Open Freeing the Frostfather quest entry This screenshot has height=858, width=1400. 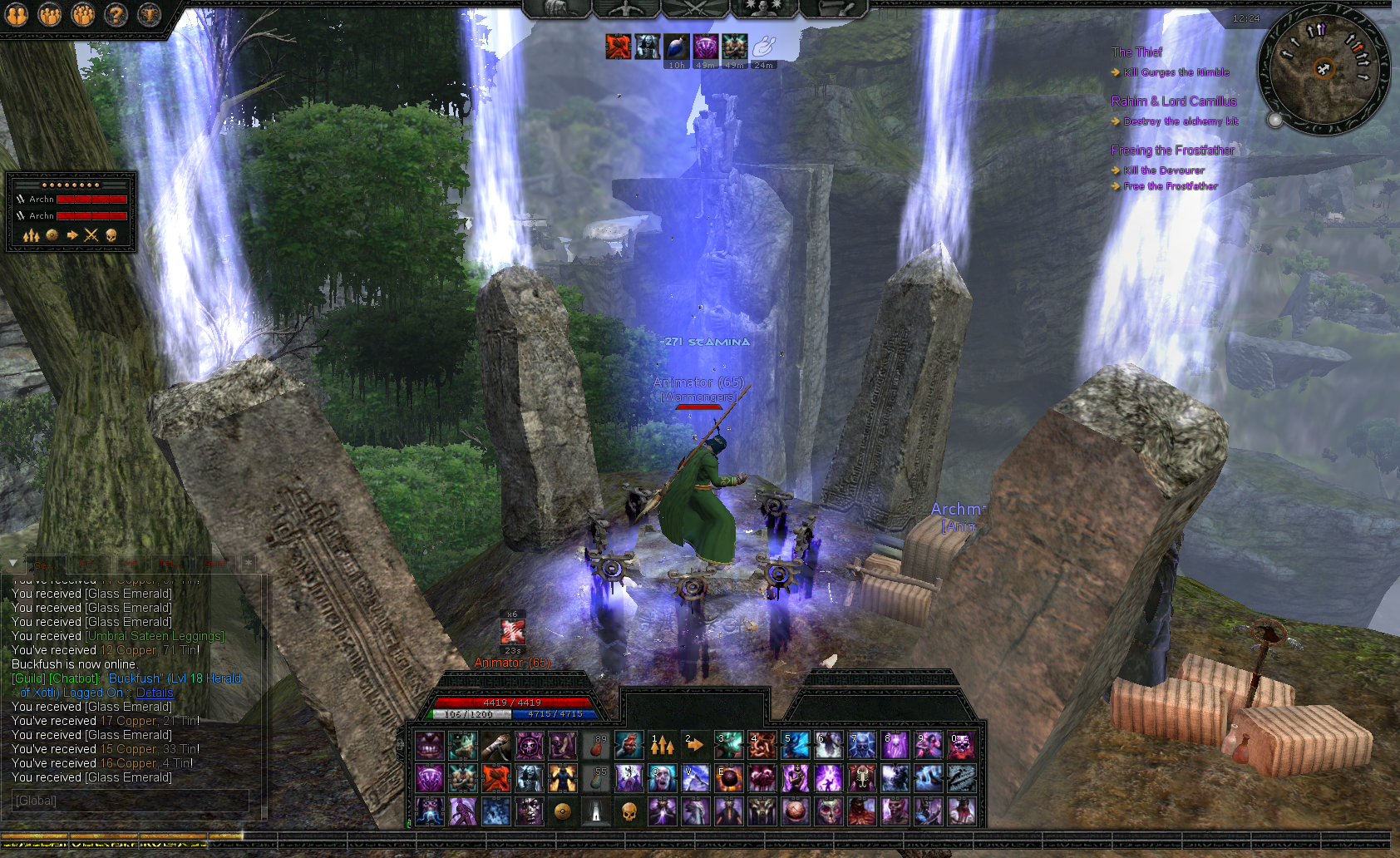pyautogui.click(x=1172, y=150)
